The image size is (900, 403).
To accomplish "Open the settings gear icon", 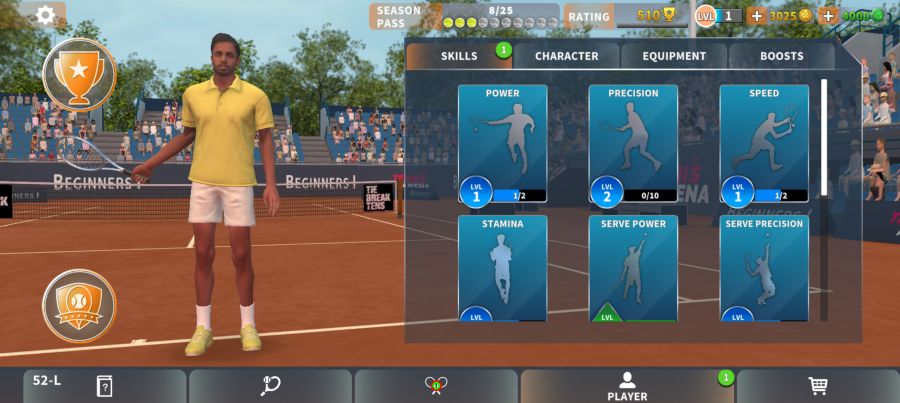I will [45, 15].
